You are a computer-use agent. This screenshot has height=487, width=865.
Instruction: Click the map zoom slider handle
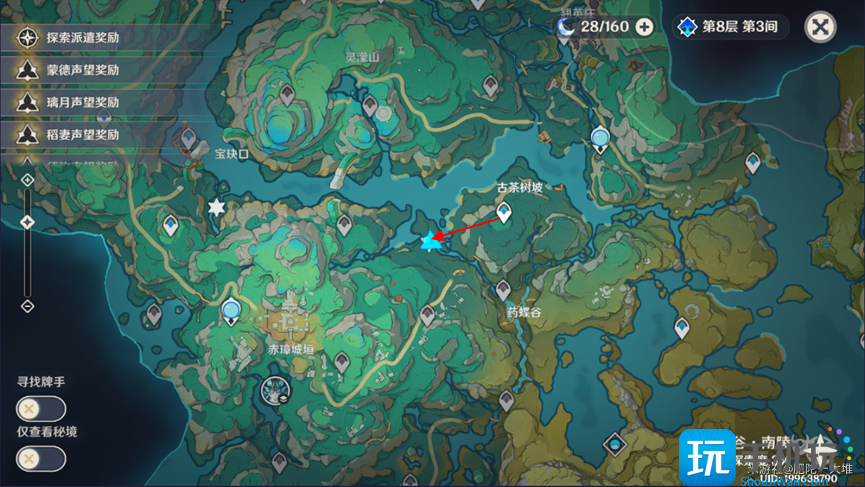coord(28,223)
